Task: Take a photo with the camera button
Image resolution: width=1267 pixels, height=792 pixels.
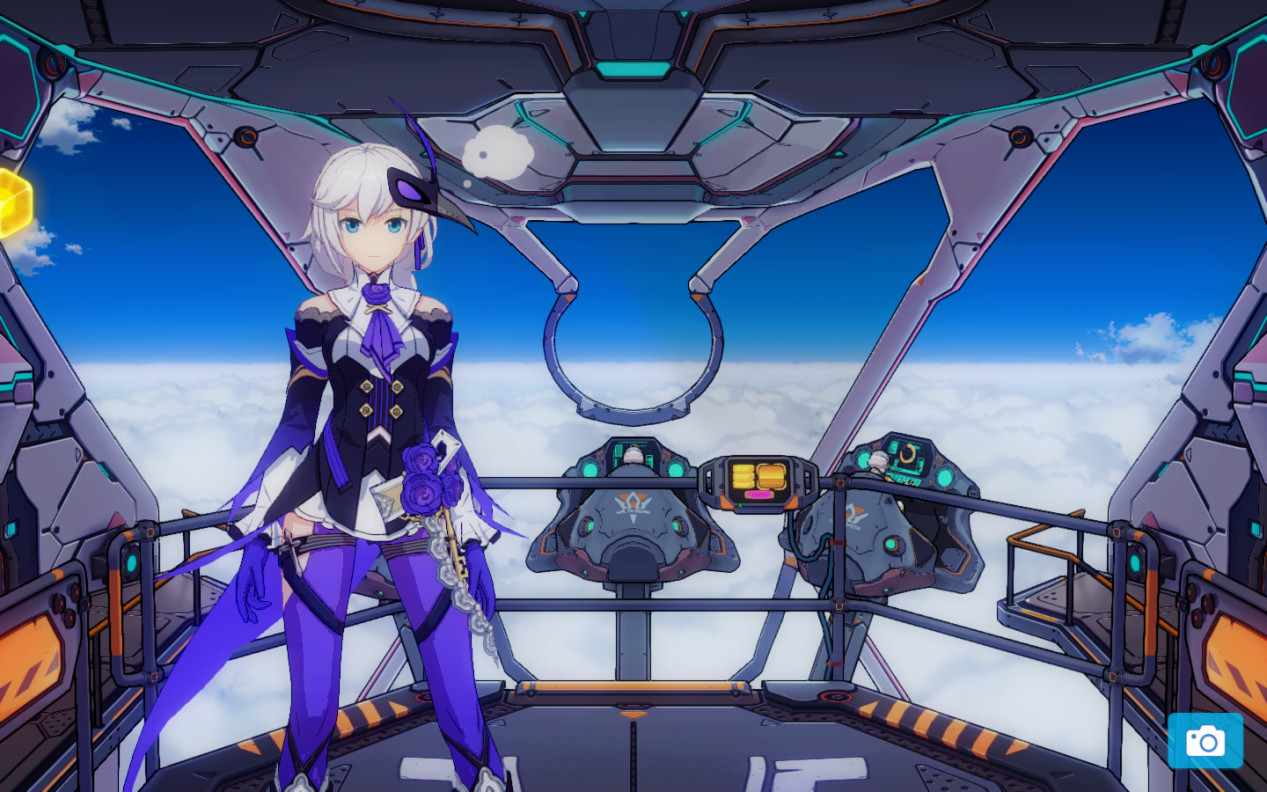Action: pyautogui.click(x=1205, y=741)
